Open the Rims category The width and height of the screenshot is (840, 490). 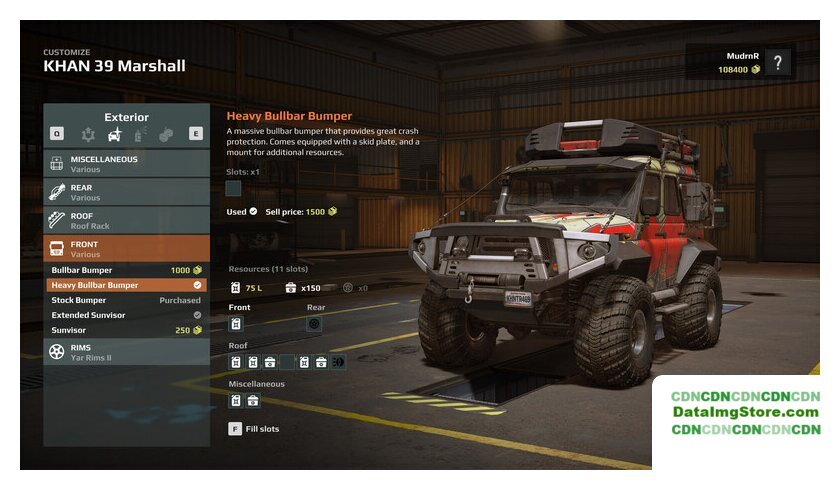coord(126,352)
